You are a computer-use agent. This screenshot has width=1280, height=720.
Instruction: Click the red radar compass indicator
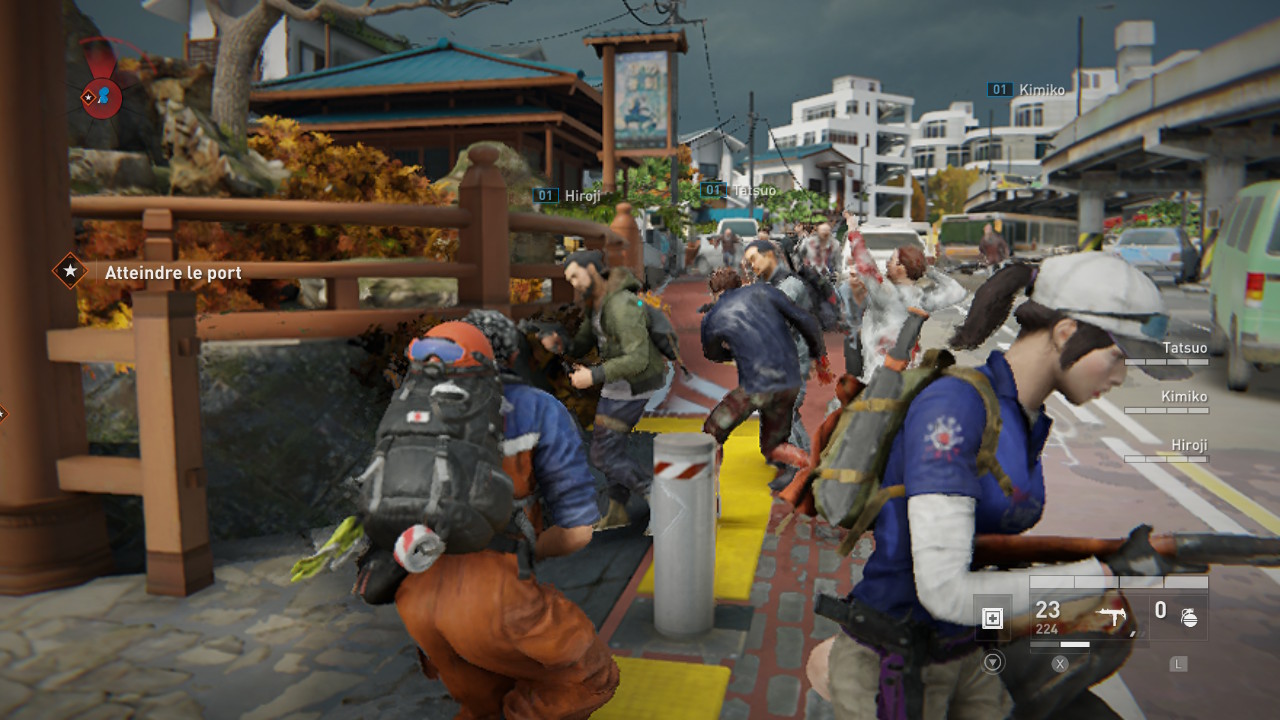pos(101,97)
